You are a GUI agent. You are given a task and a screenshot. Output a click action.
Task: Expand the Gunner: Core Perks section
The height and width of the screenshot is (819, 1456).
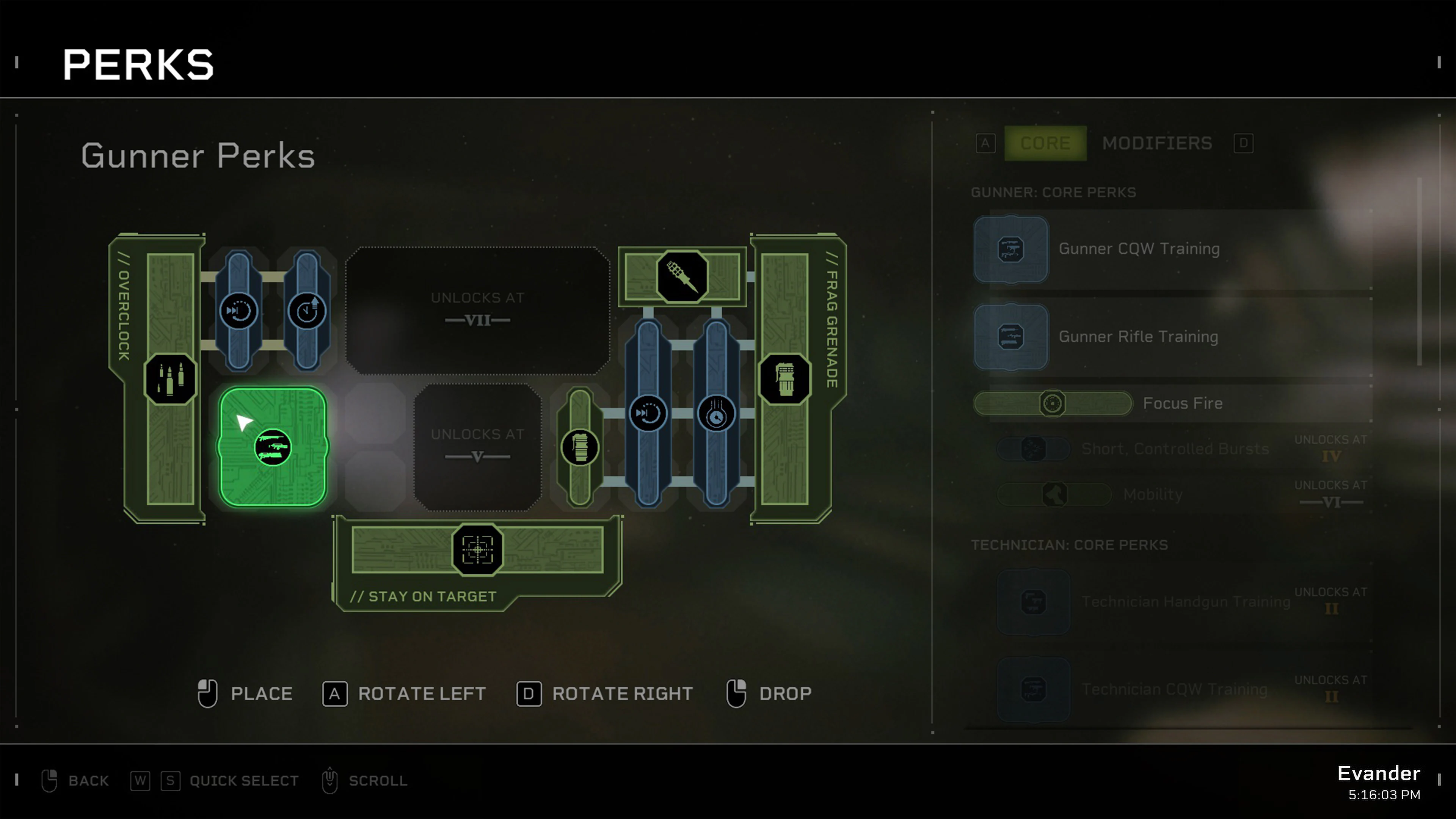coord(1054,192)
